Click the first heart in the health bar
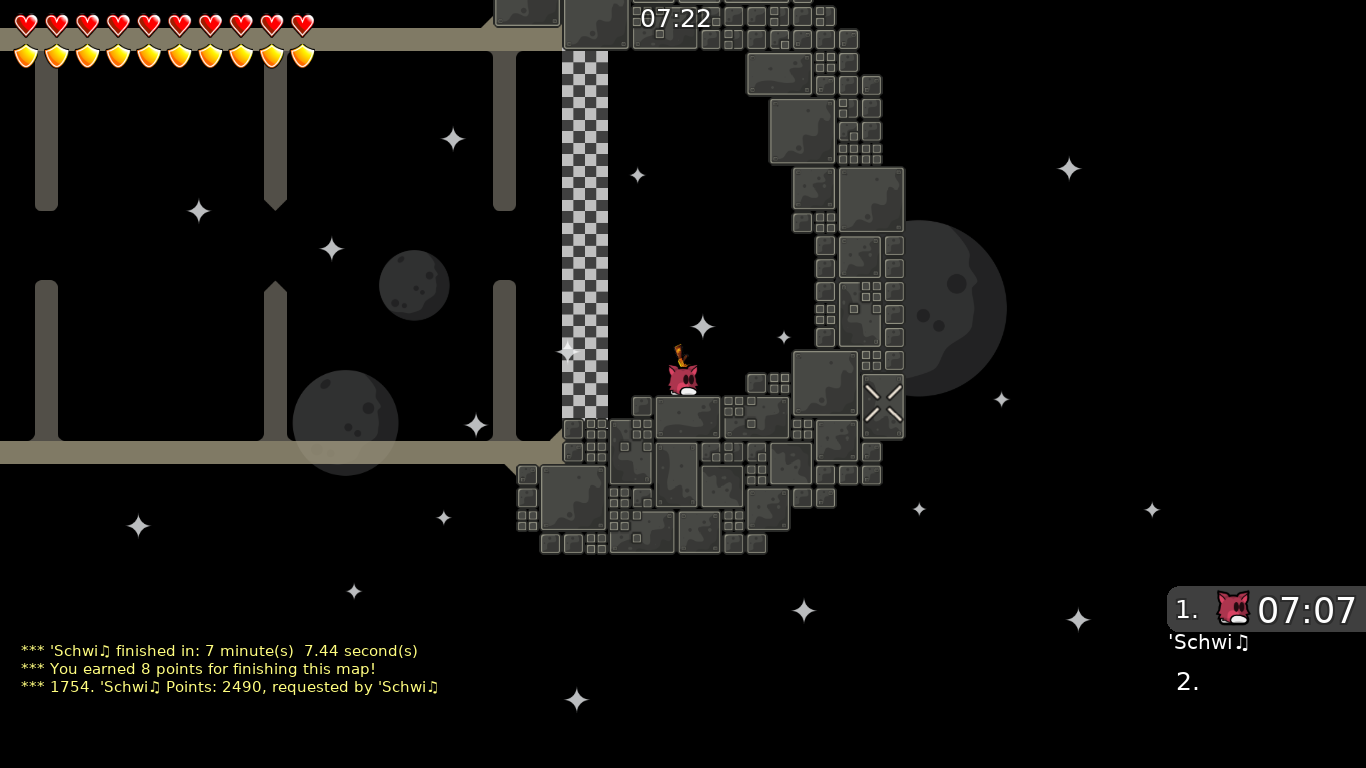This screenshot has height=768, width=1366. click(26, 22)
